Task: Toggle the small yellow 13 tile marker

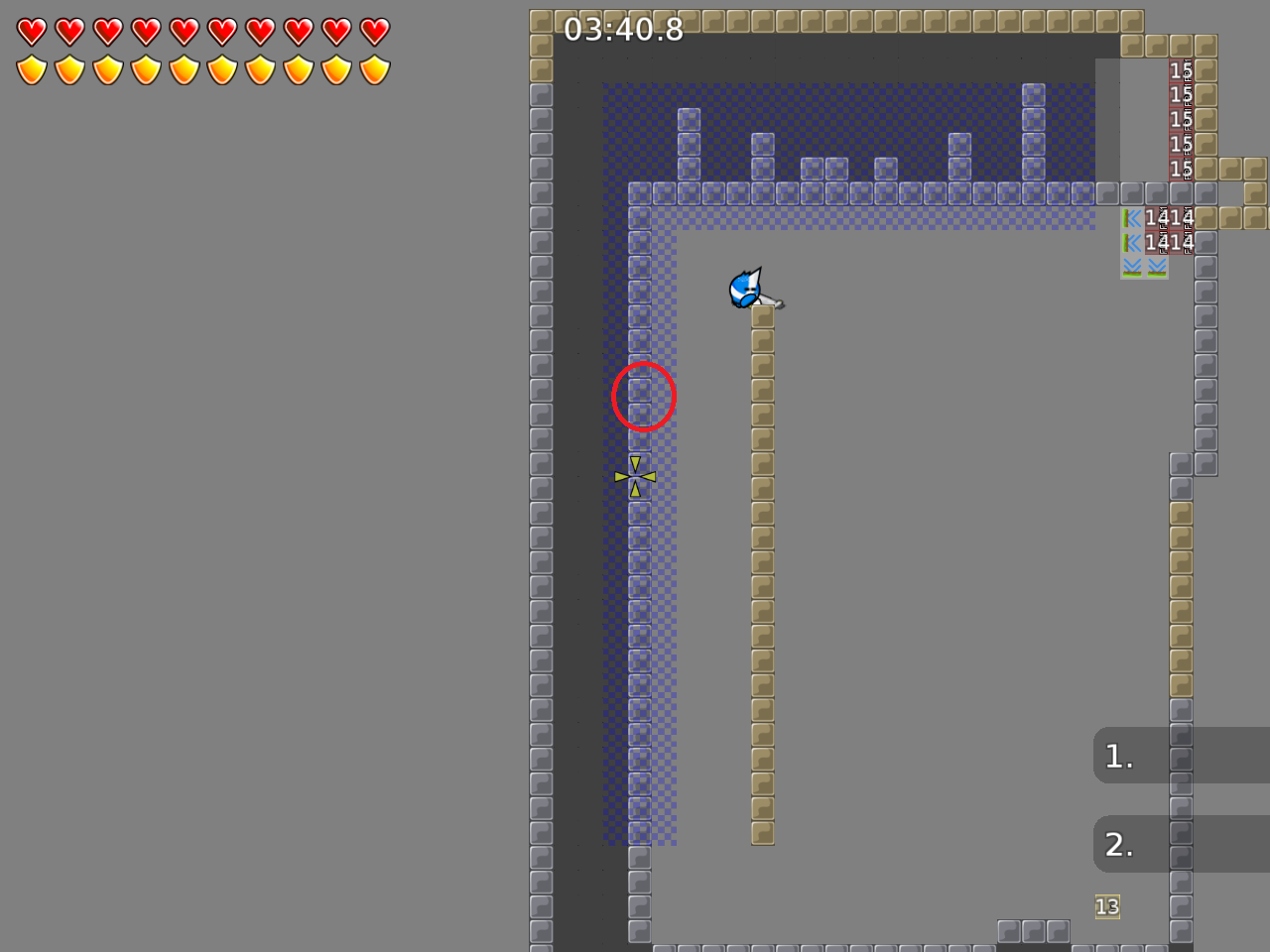Action: coord(1106,906)
